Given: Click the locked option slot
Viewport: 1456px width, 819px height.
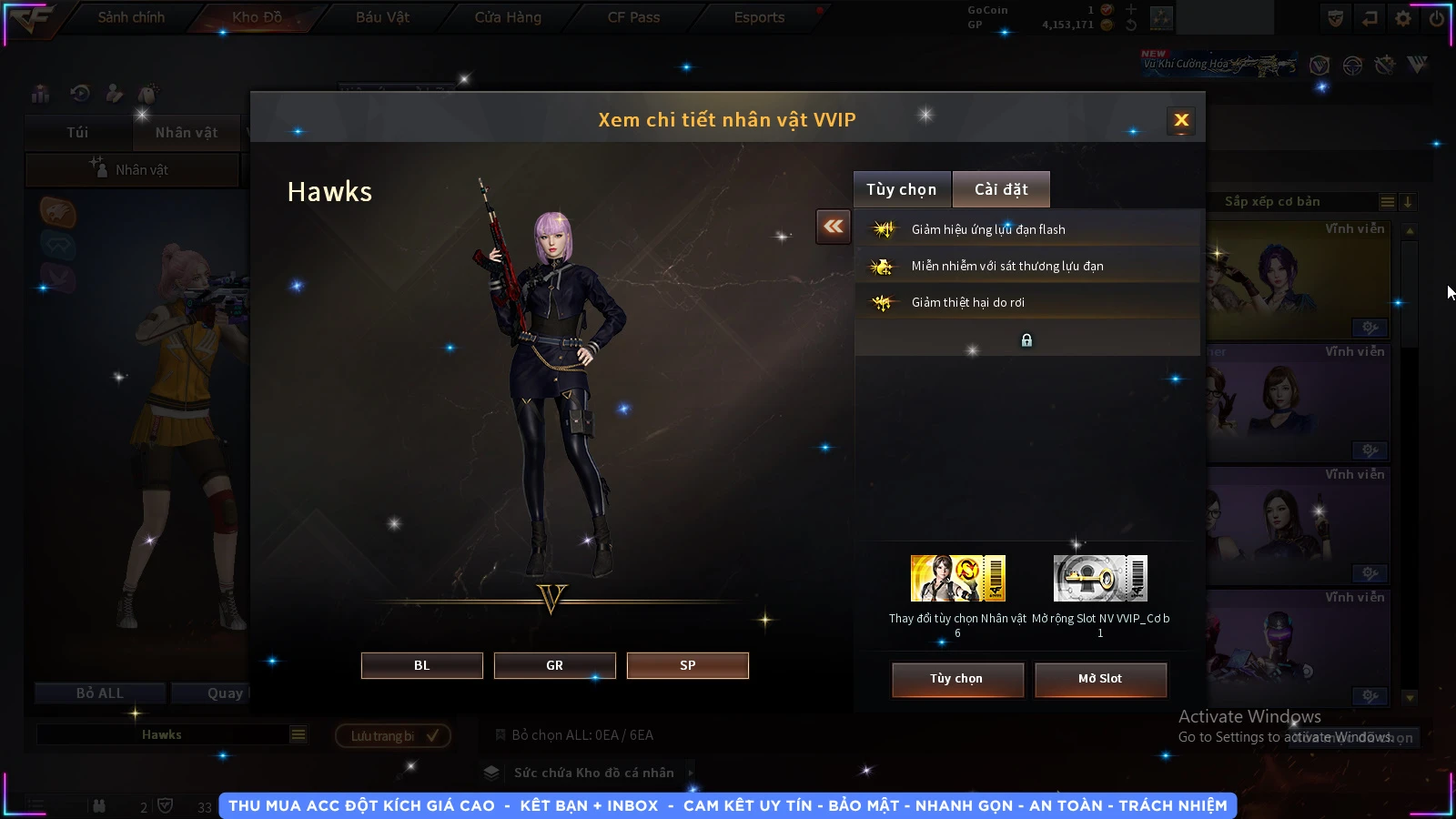Looking at the screenshot, I should click(1026, 340).
